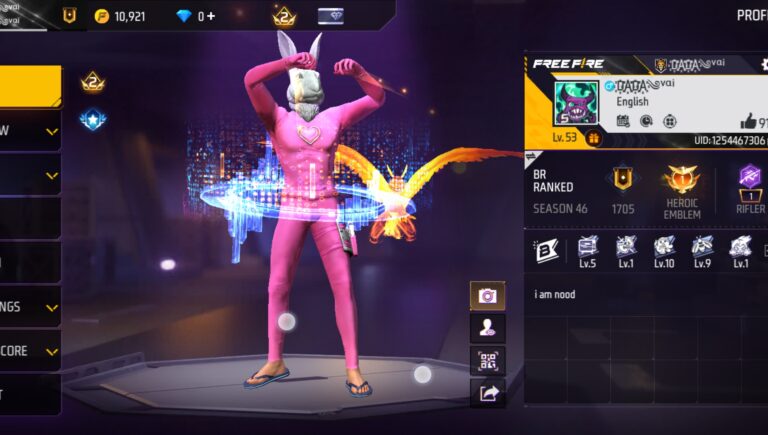Viewport: 768px width, 435px height.
Task: Click the gold crown badge in top bar
Action: tap(284, 16)
